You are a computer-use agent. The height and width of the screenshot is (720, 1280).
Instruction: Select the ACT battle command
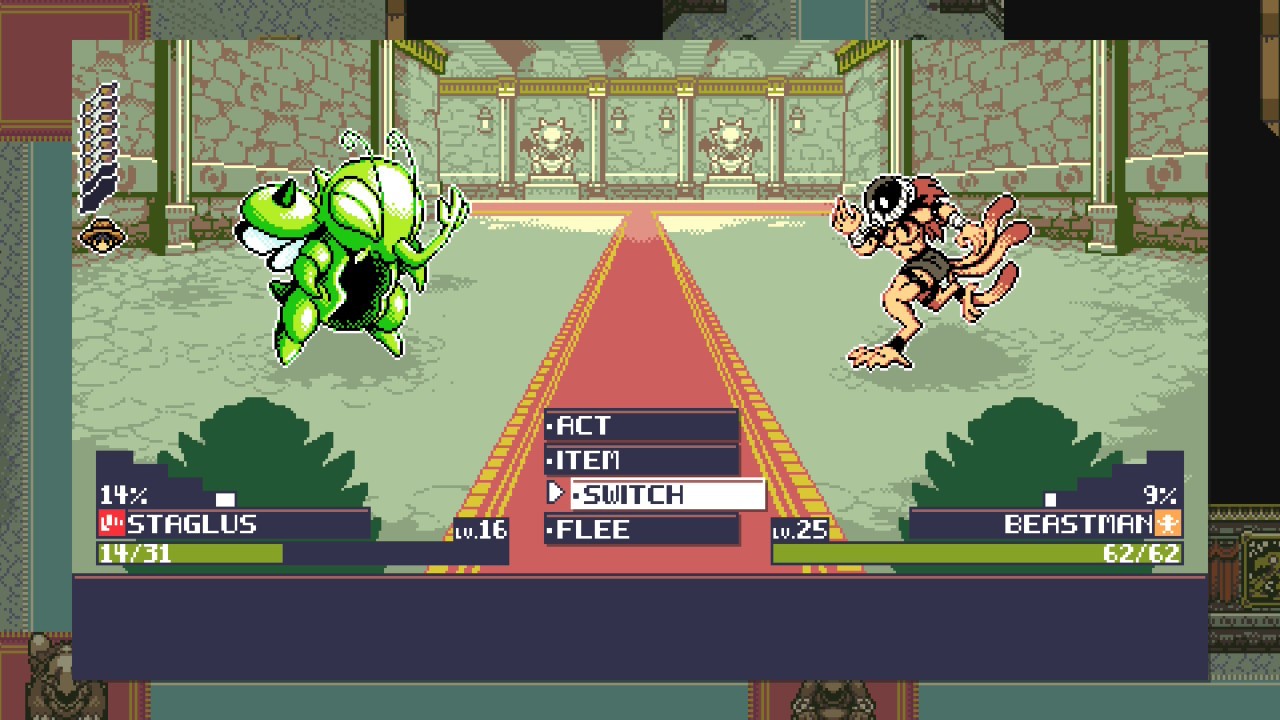(x=641, y=426)
